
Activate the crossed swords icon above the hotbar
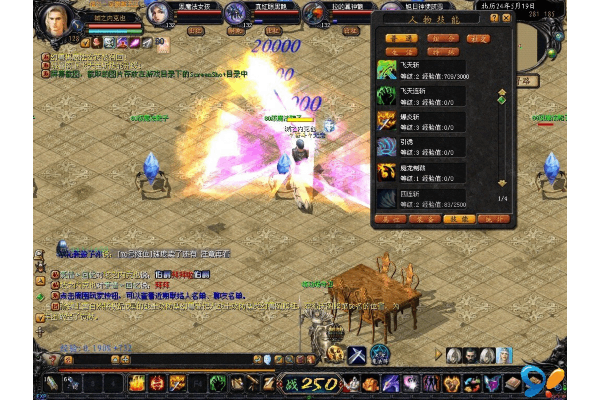coord(357,353)
